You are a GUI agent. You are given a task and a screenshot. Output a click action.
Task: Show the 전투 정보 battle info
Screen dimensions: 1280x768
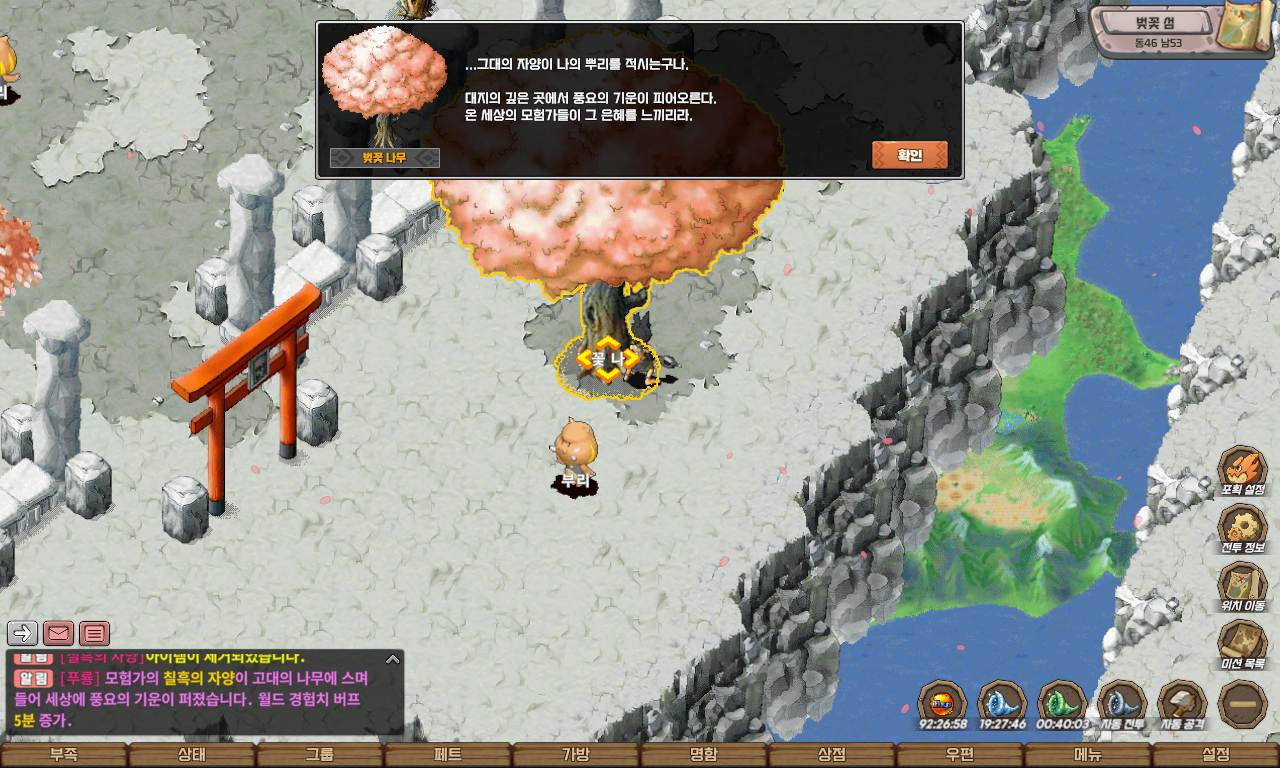click(1243, 527)
